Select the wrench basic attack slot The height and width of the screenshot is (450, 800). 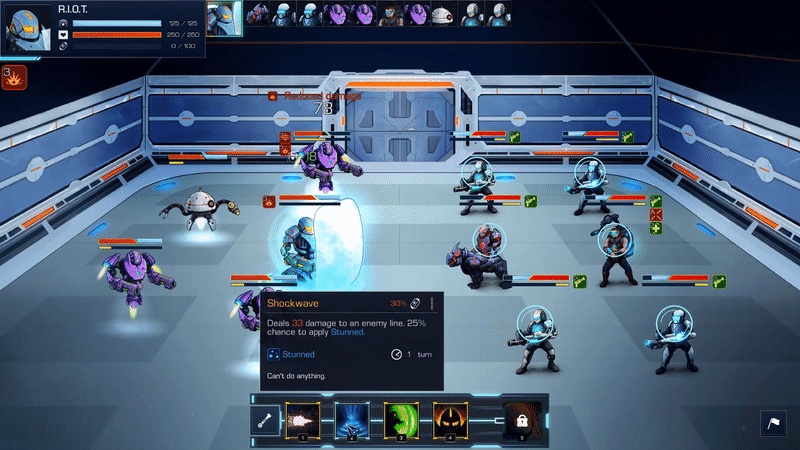coord(266,422)
